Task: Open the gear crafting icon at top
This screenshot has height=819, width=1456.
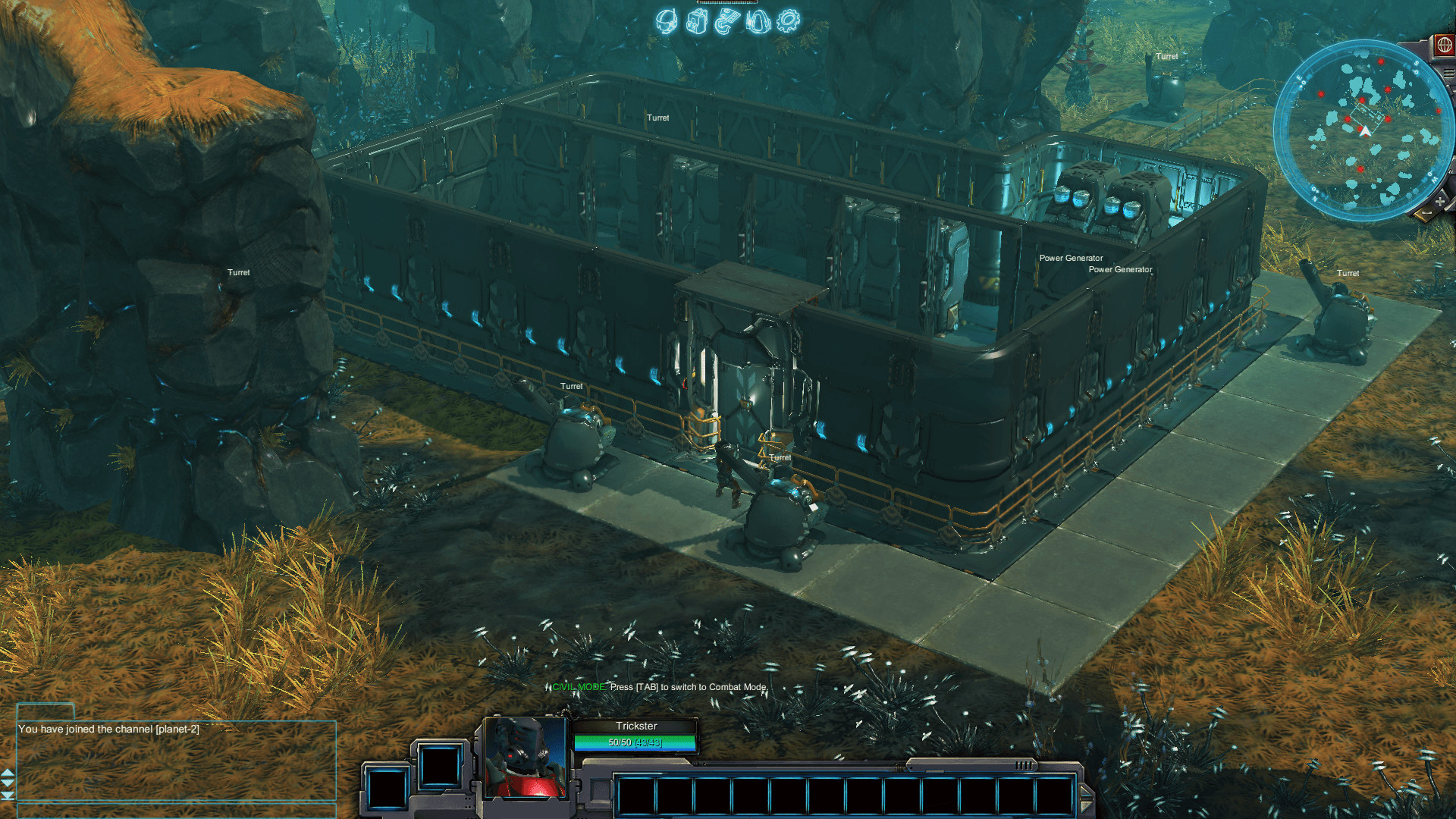Action: click(x=787, y=21)
